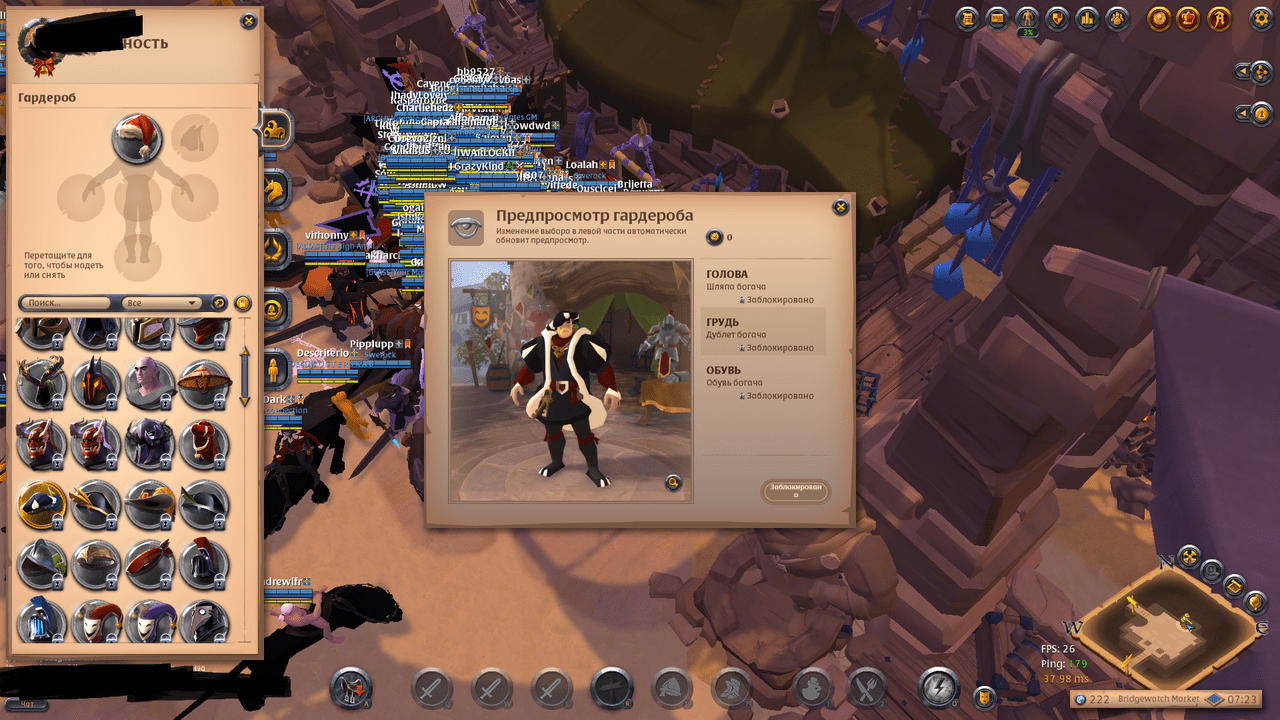Pick the highlighted rich man's hat skin

[41, 505]
